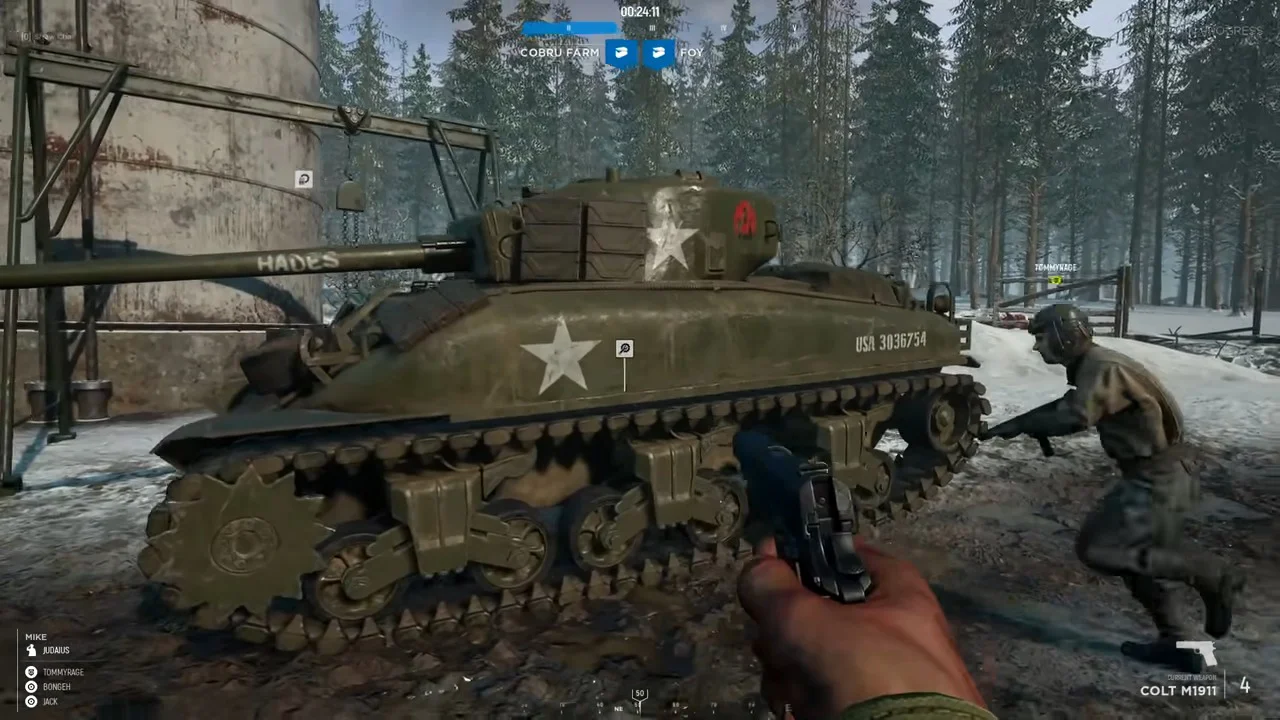Click the magnifier marker on the tank hull

(625, 349)
